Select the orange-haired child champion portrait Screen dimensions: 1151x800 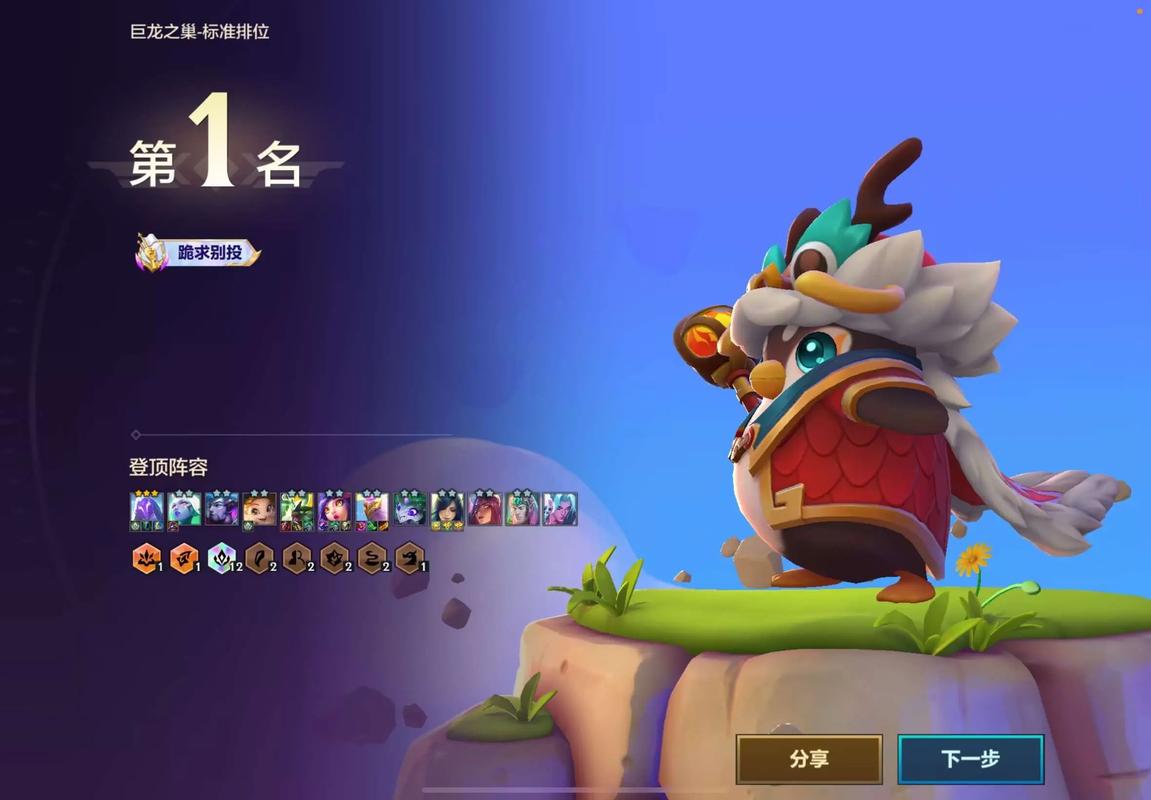coord(260,510)
